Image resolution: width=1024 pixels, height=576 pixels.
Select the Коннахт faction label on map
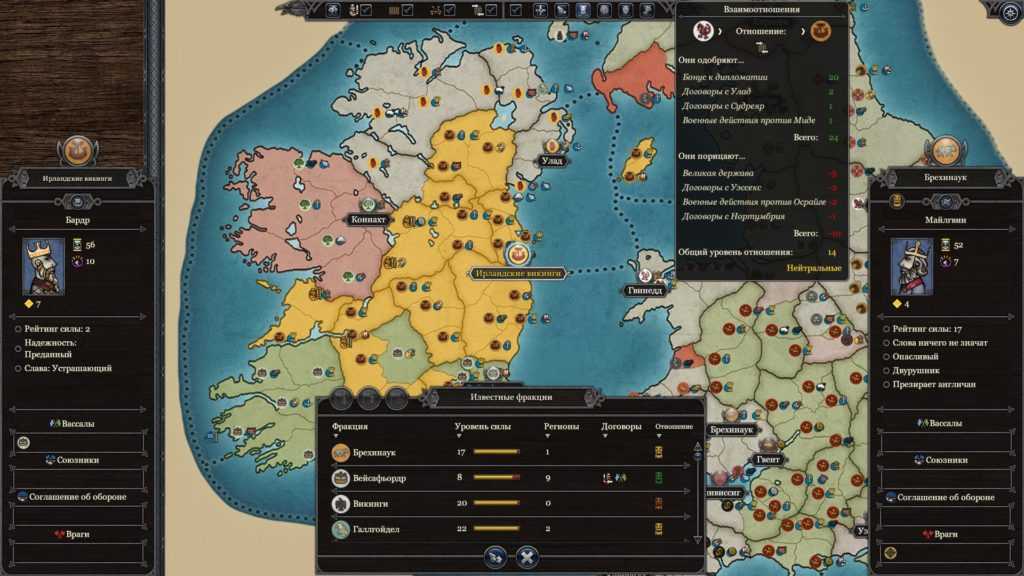(x=369, y=219)
